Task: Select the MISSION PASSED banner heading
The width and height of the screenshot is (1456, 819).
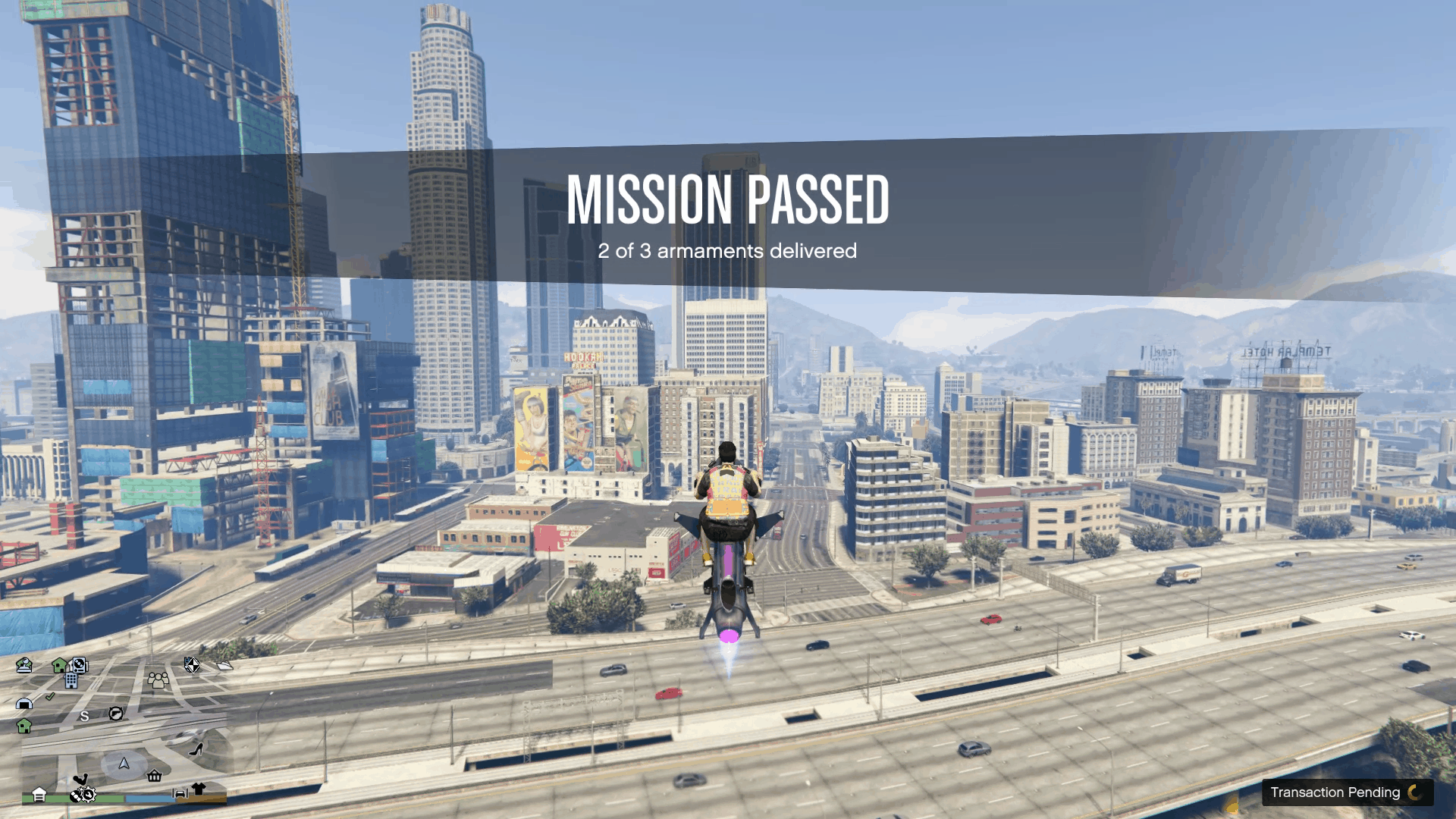Action: [x=728, y=201]
